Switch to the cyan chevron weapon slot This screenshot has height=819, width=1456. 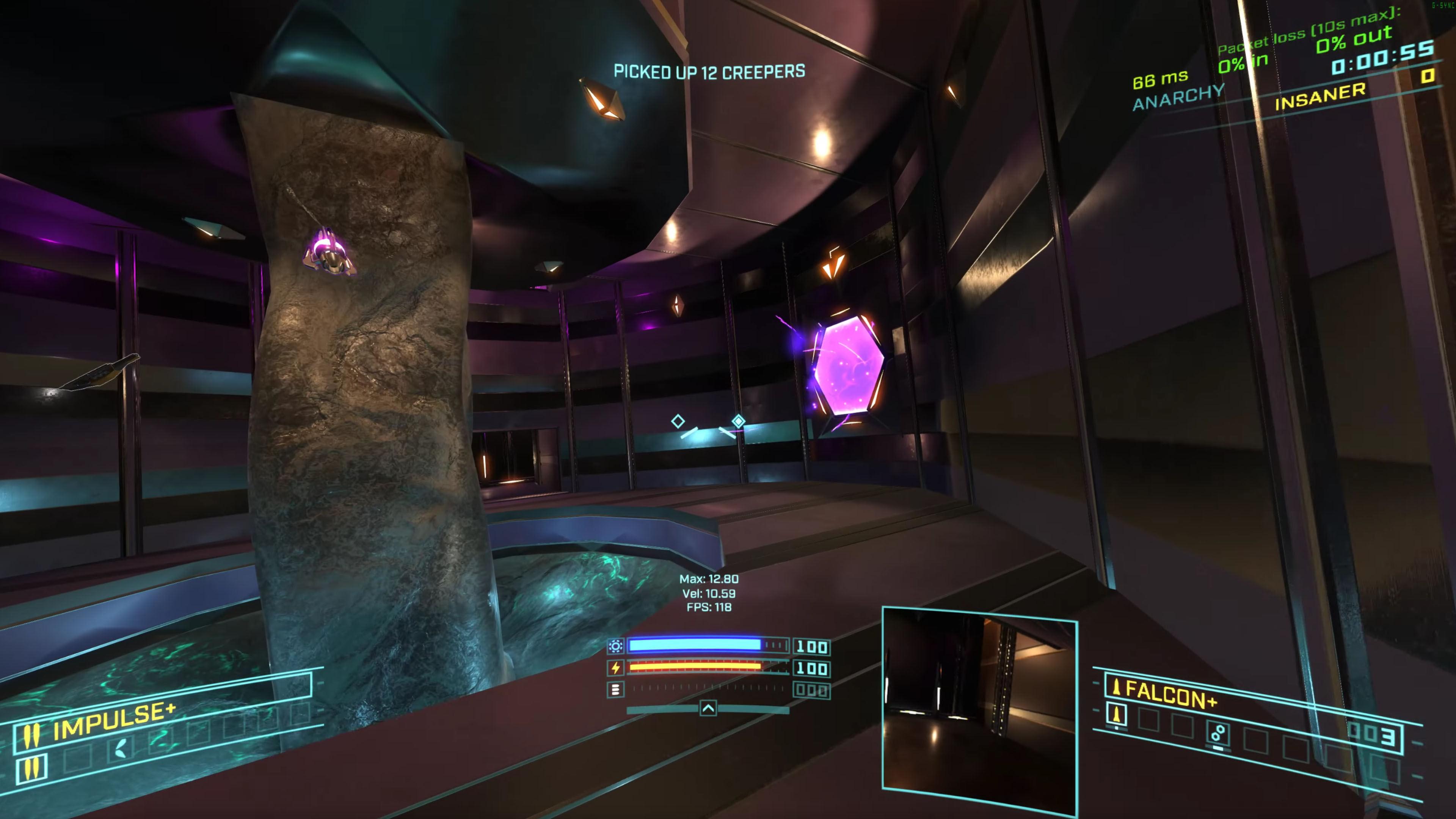click(x=121, y=748)
